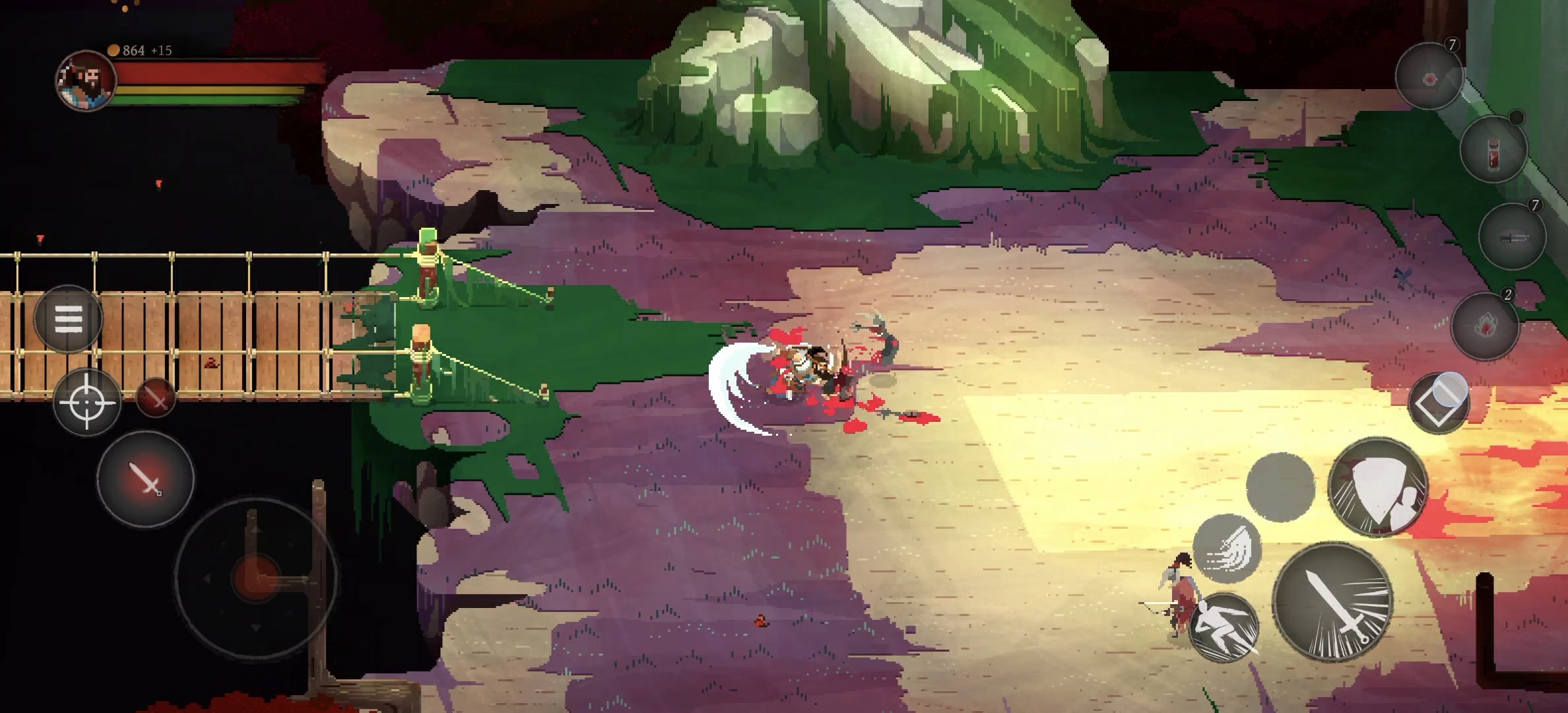Use the red flame item slot
Screen dimensions: 1568x713
[1485, 325]
